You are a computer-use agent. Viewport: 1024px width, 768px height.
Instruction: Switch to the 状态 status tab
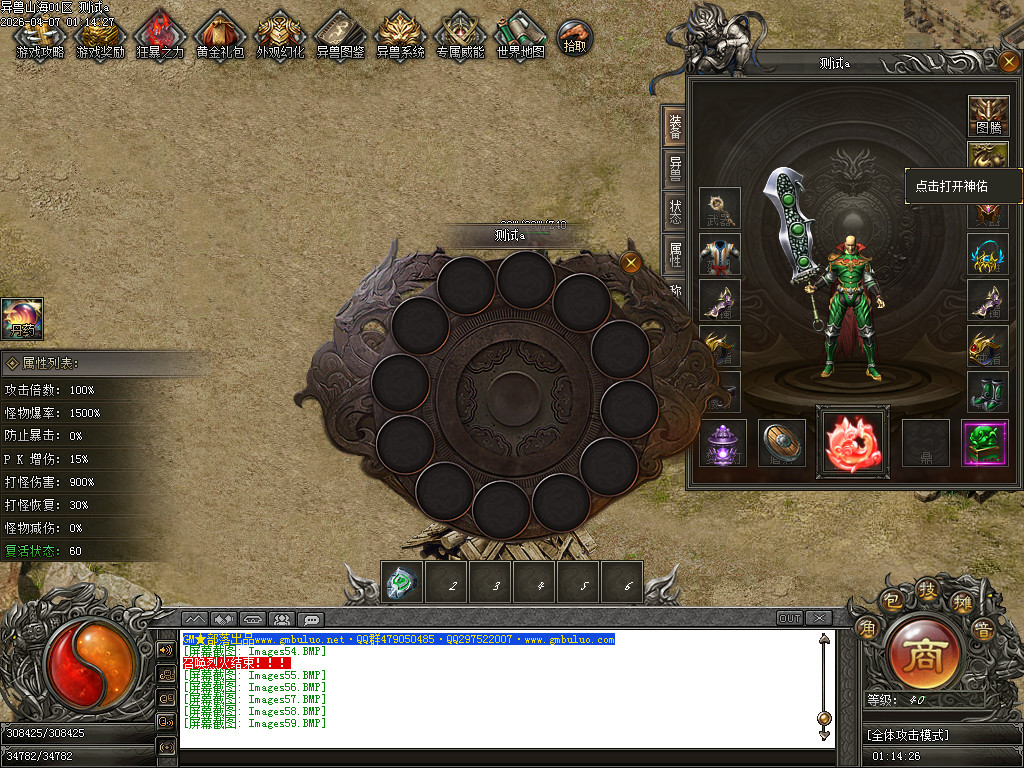click(x=676, y=210)
